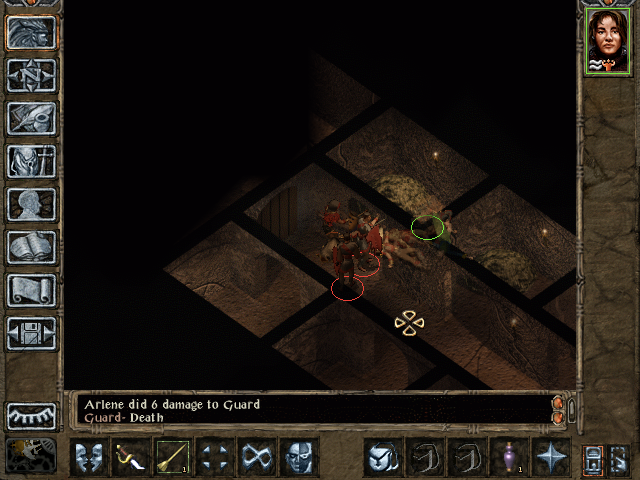Click the four-arrows action button
640x480 pixels.
pyautogui.click(x=214, y=457)
